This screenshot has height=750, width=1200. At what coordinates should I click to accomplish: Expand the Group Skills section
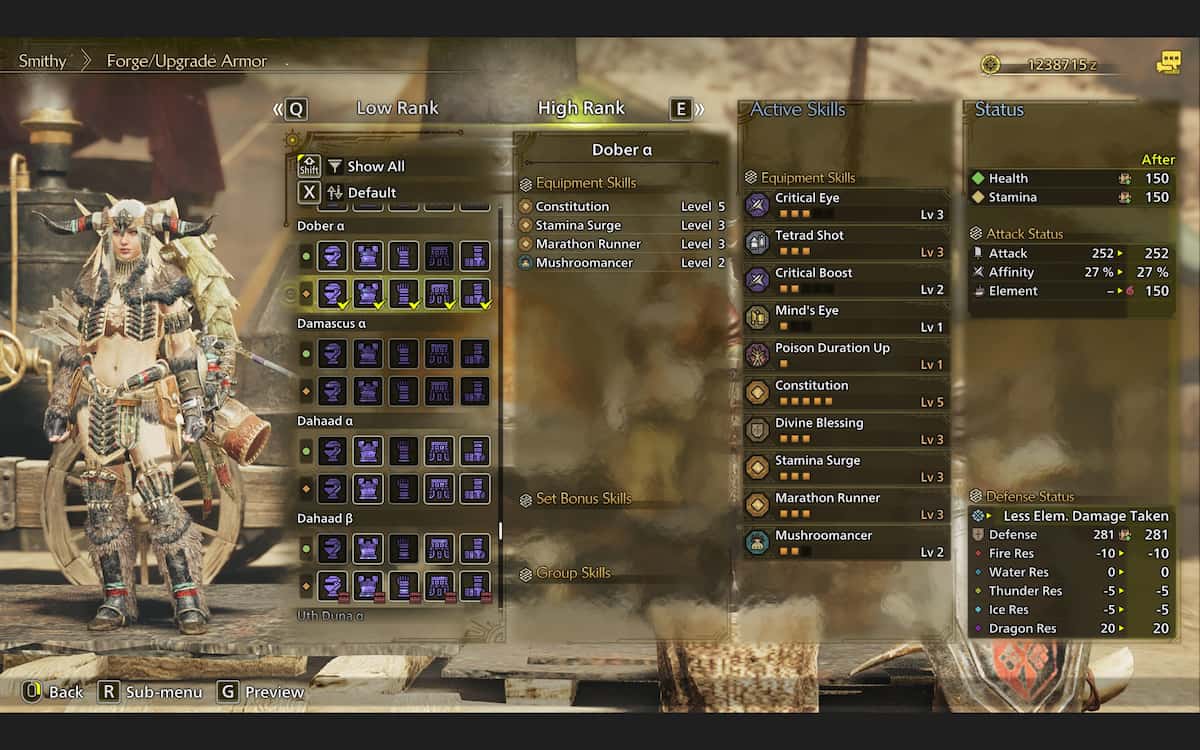[573, 573]
